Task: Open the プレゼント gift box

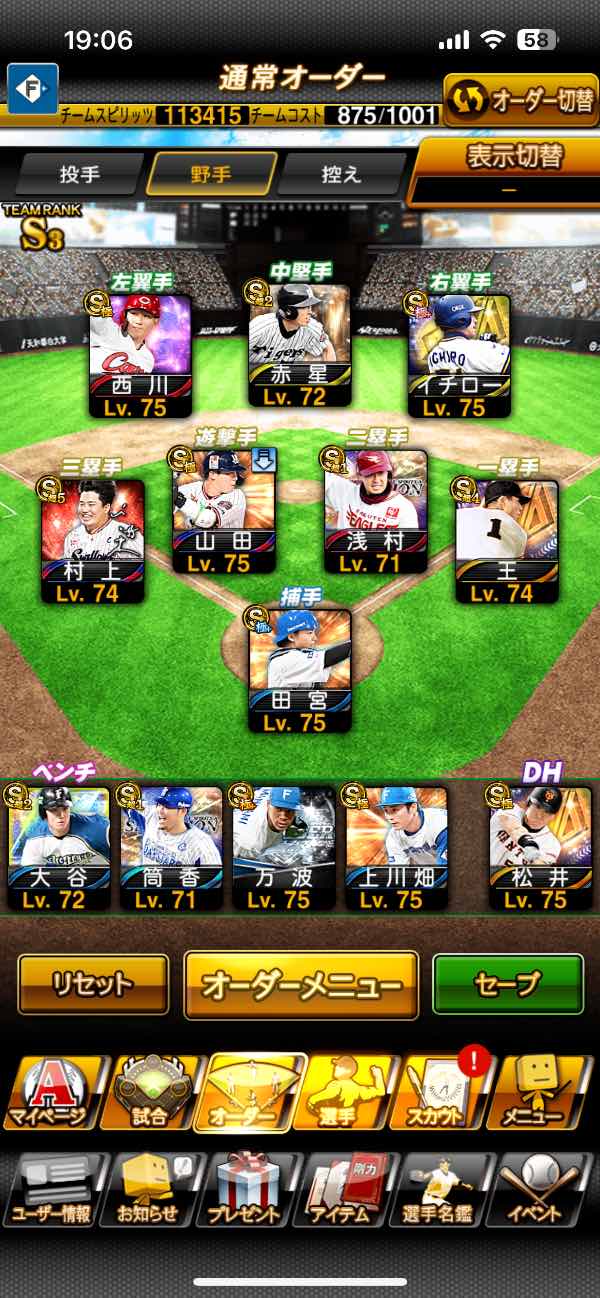Action: (x=245, y=1190)
